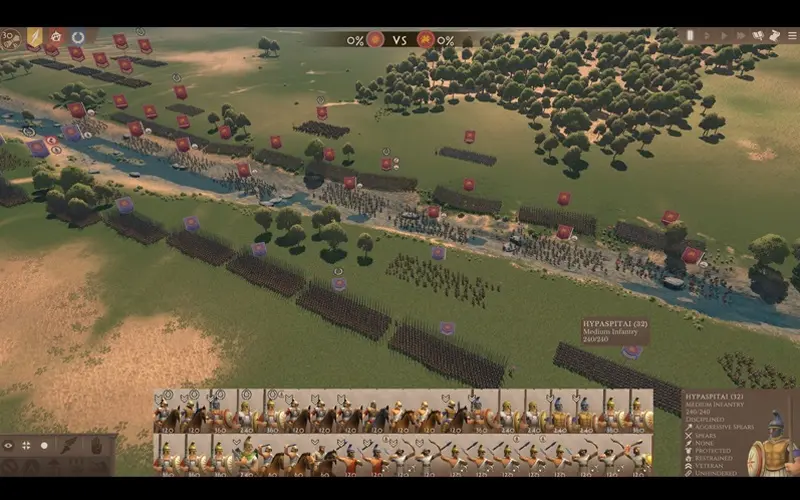Click the four-dots formation icon
The image size is (800, 500).
point(26,446)
